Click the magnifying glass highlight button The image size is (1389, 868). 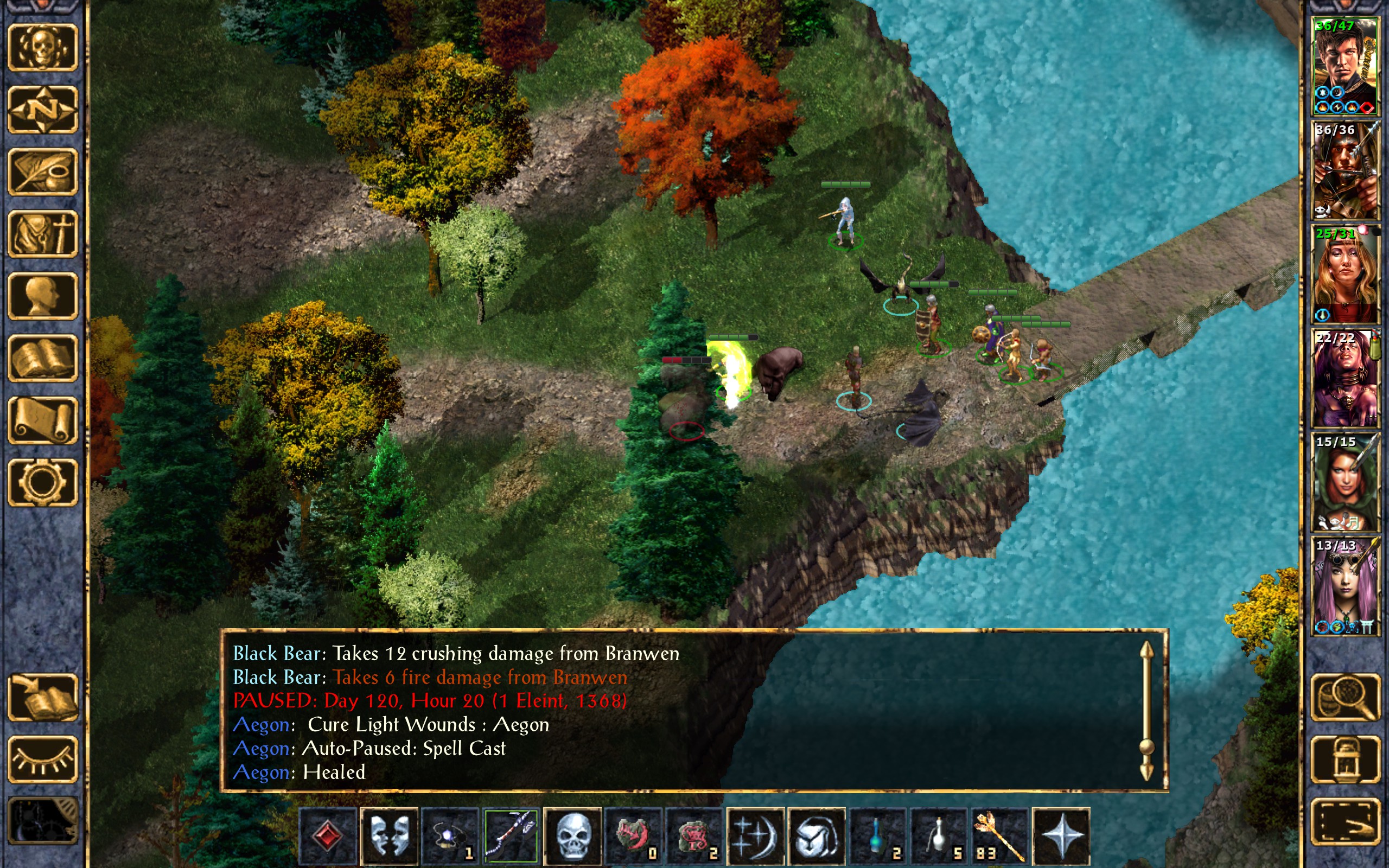click(1346, 698)
